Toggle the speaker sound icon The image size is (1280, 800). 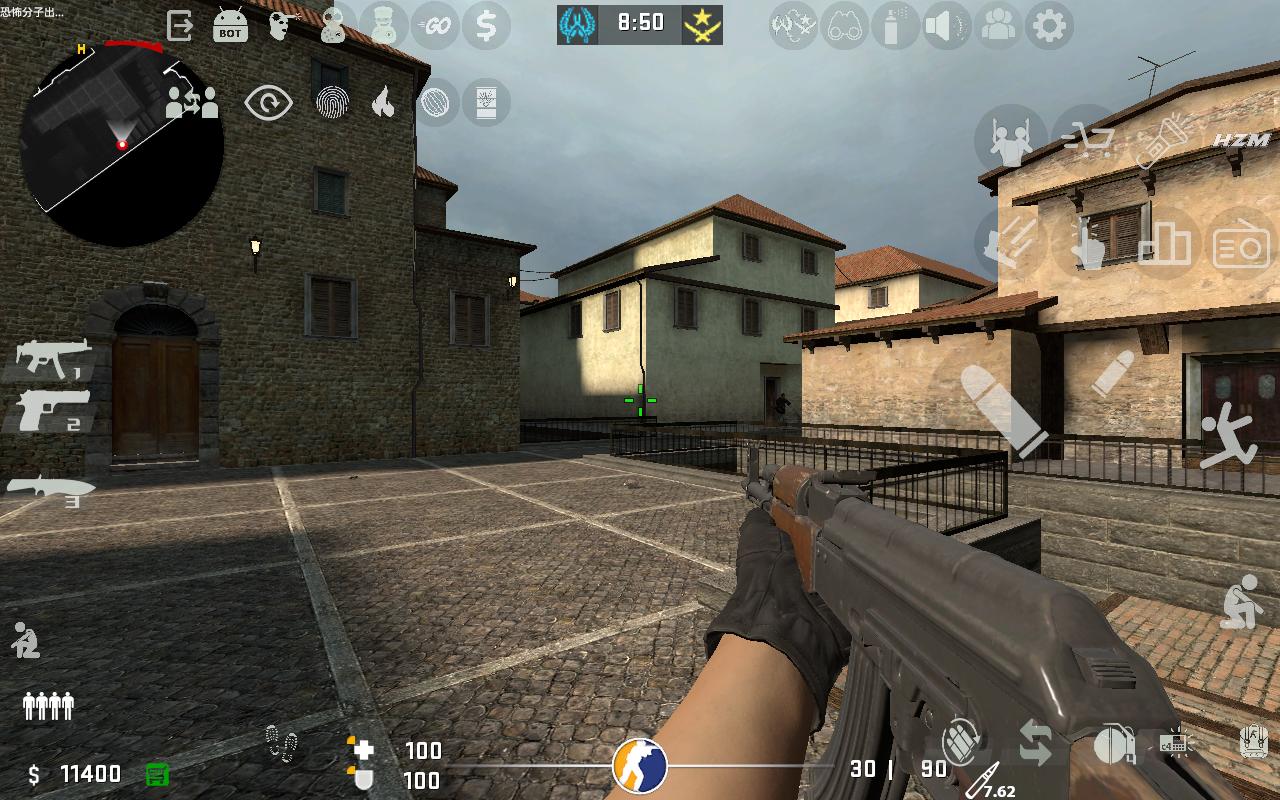(x=946, y=26)
